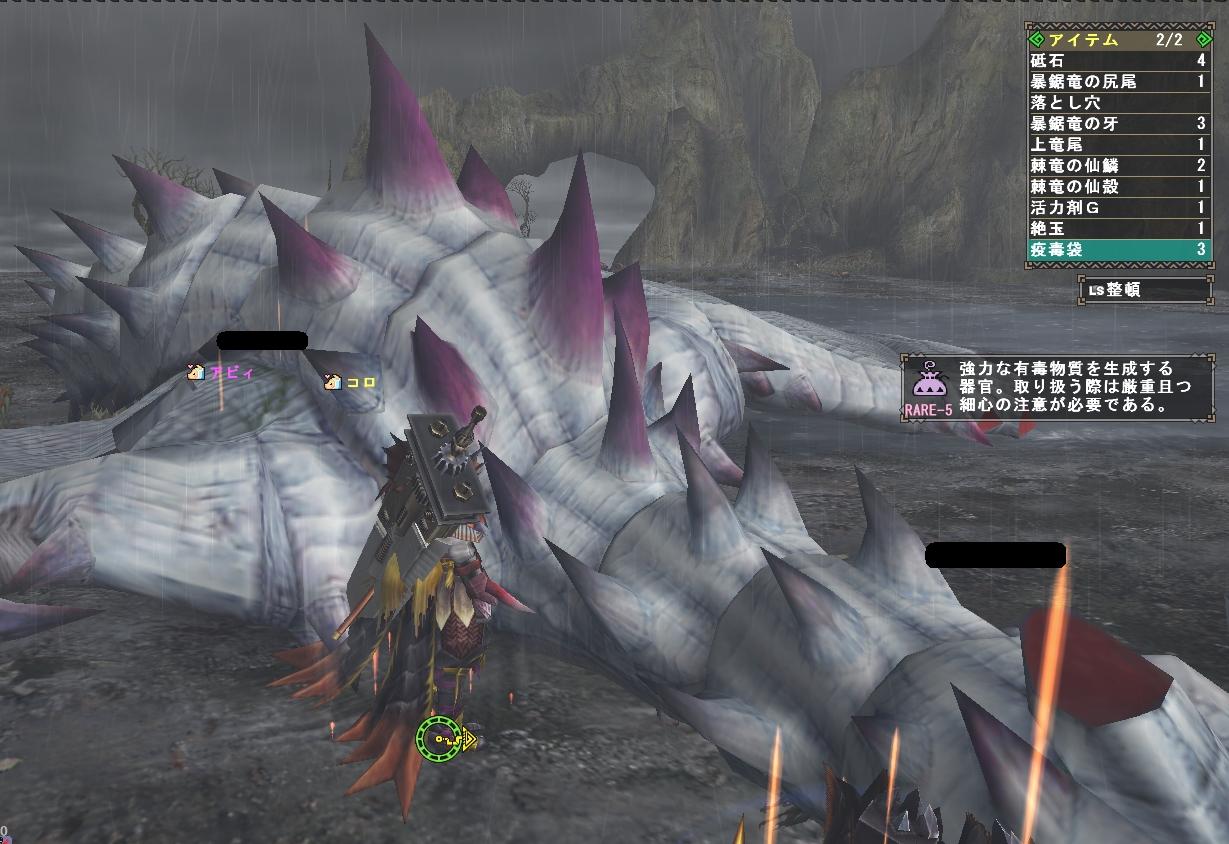Select the 暴鋸竜の牙 item row
The height and width of the screenshot is (844, 1229).
coord(1118,124)
